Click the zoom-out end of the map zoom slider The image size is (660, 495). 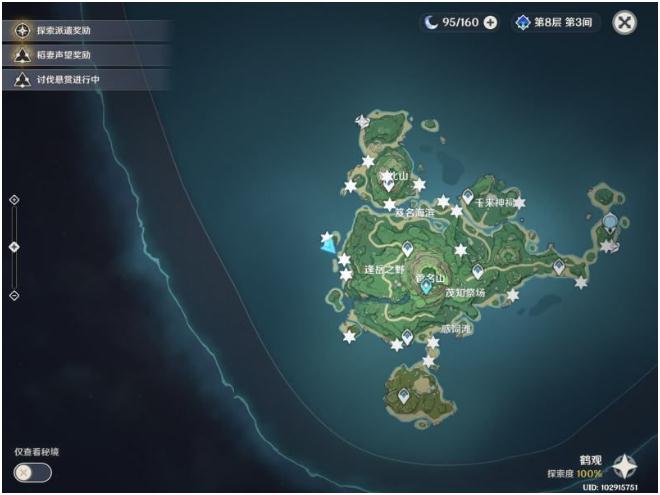[x=14, y=295]
